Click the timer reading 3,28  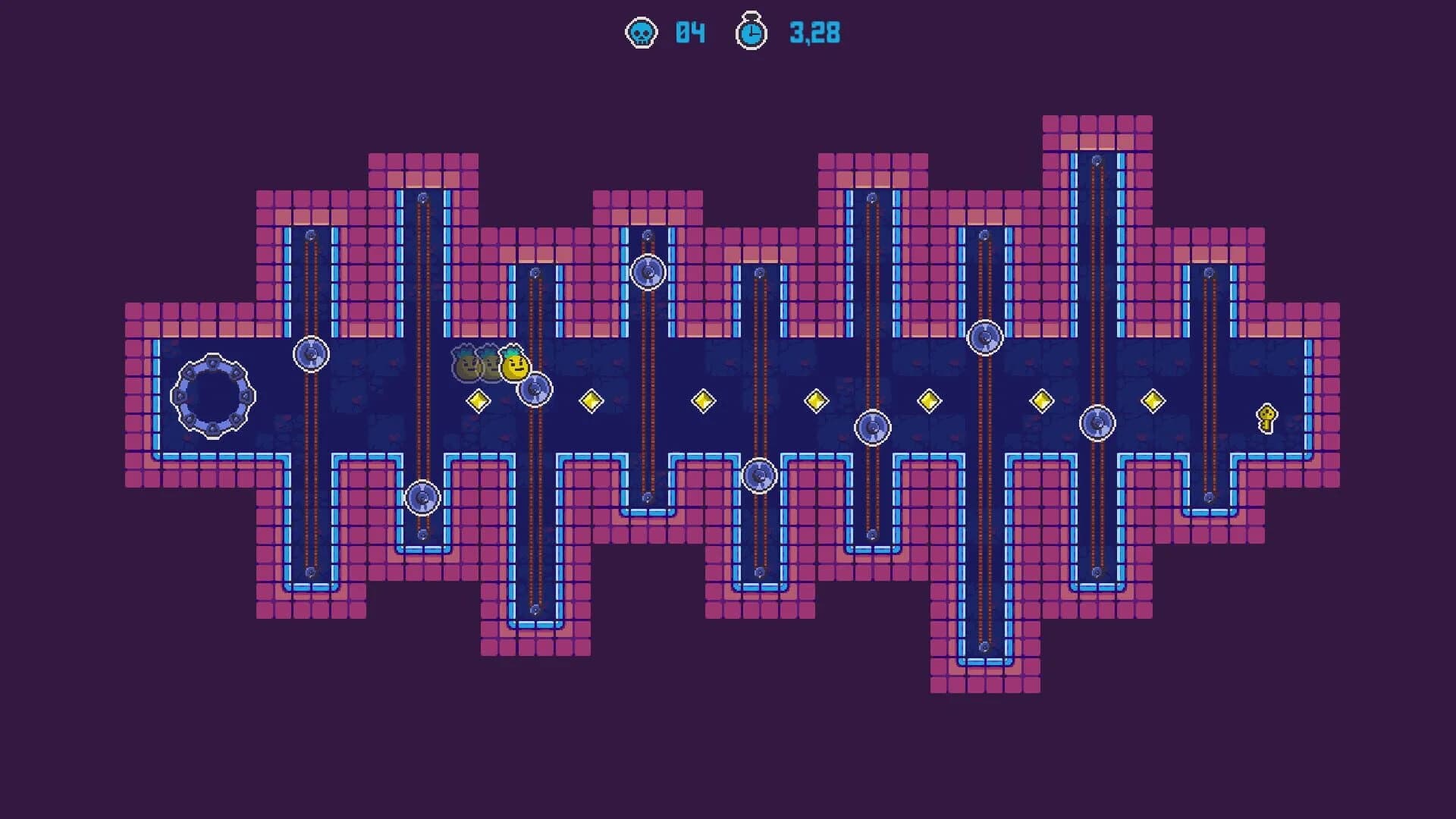(x=814, y=33)
